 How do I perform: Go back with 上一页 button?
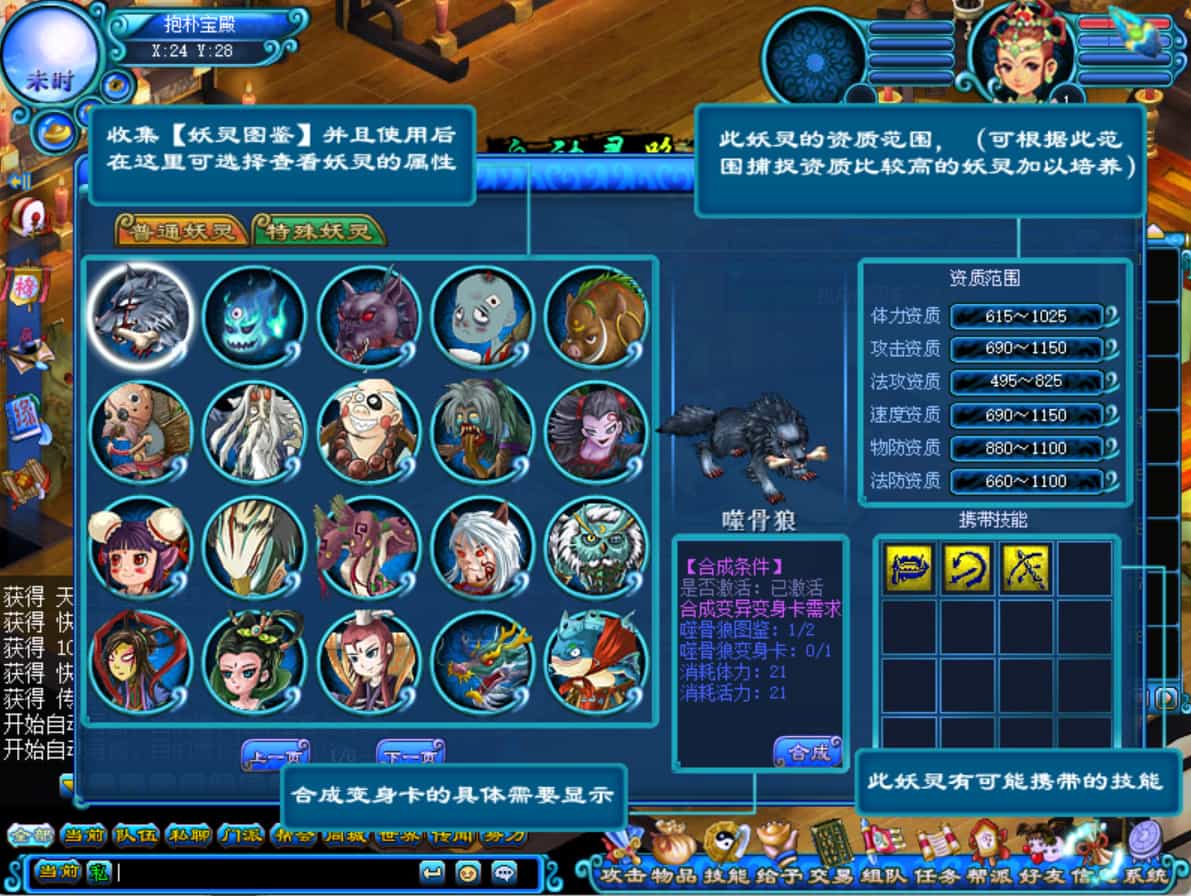point(275,757)
